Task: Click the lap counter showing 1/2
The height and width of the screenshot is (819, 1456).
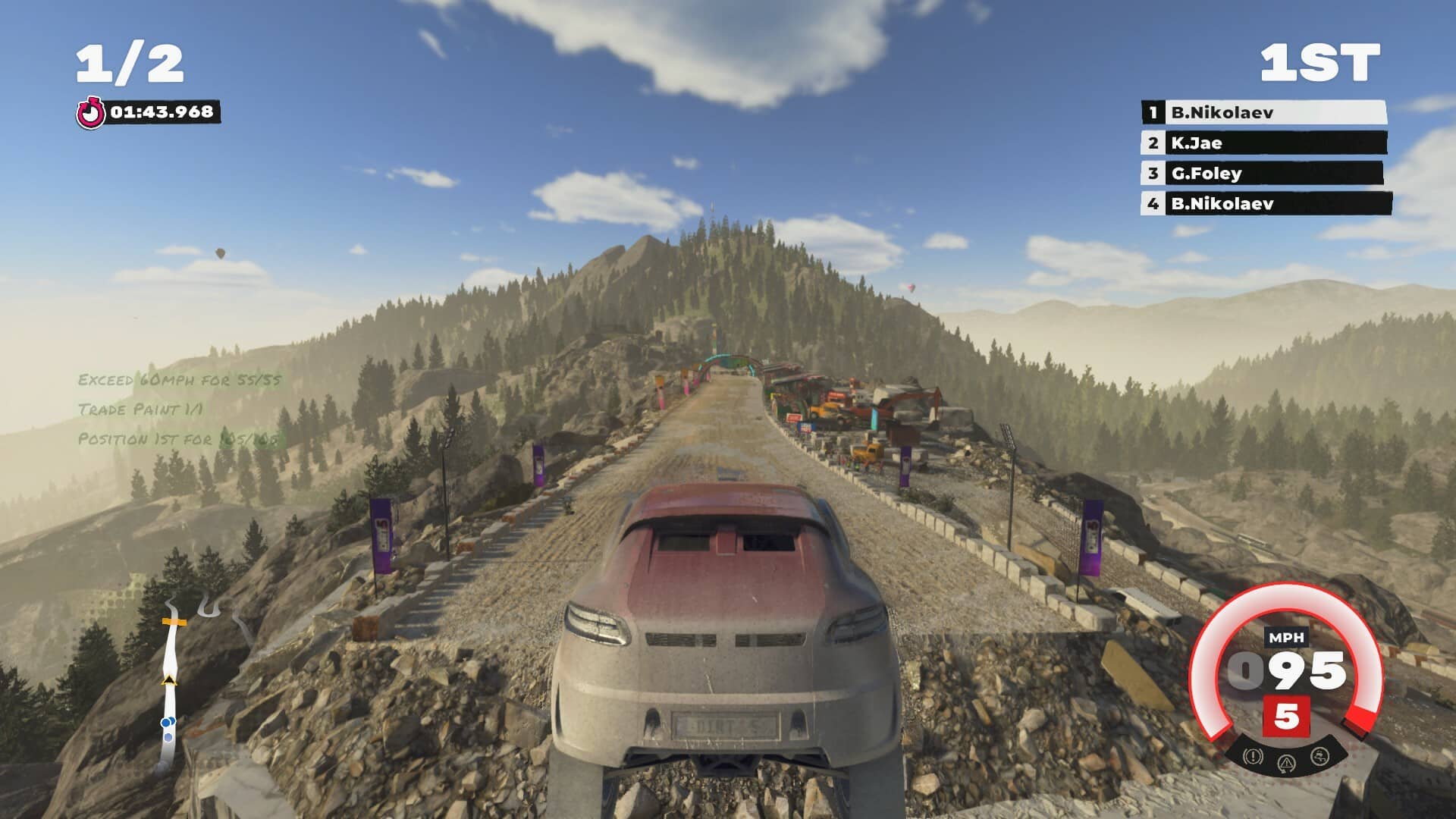Action: click(130, 61)
